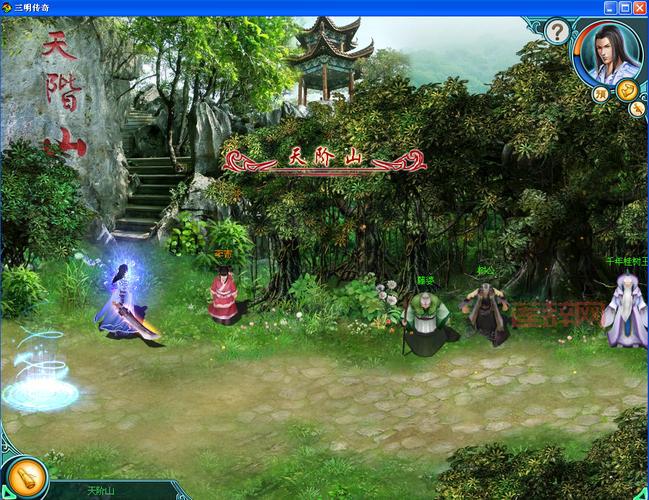
Task: Click the small Chinese-character icon below the portrait
Action: [x=600, y=95]
